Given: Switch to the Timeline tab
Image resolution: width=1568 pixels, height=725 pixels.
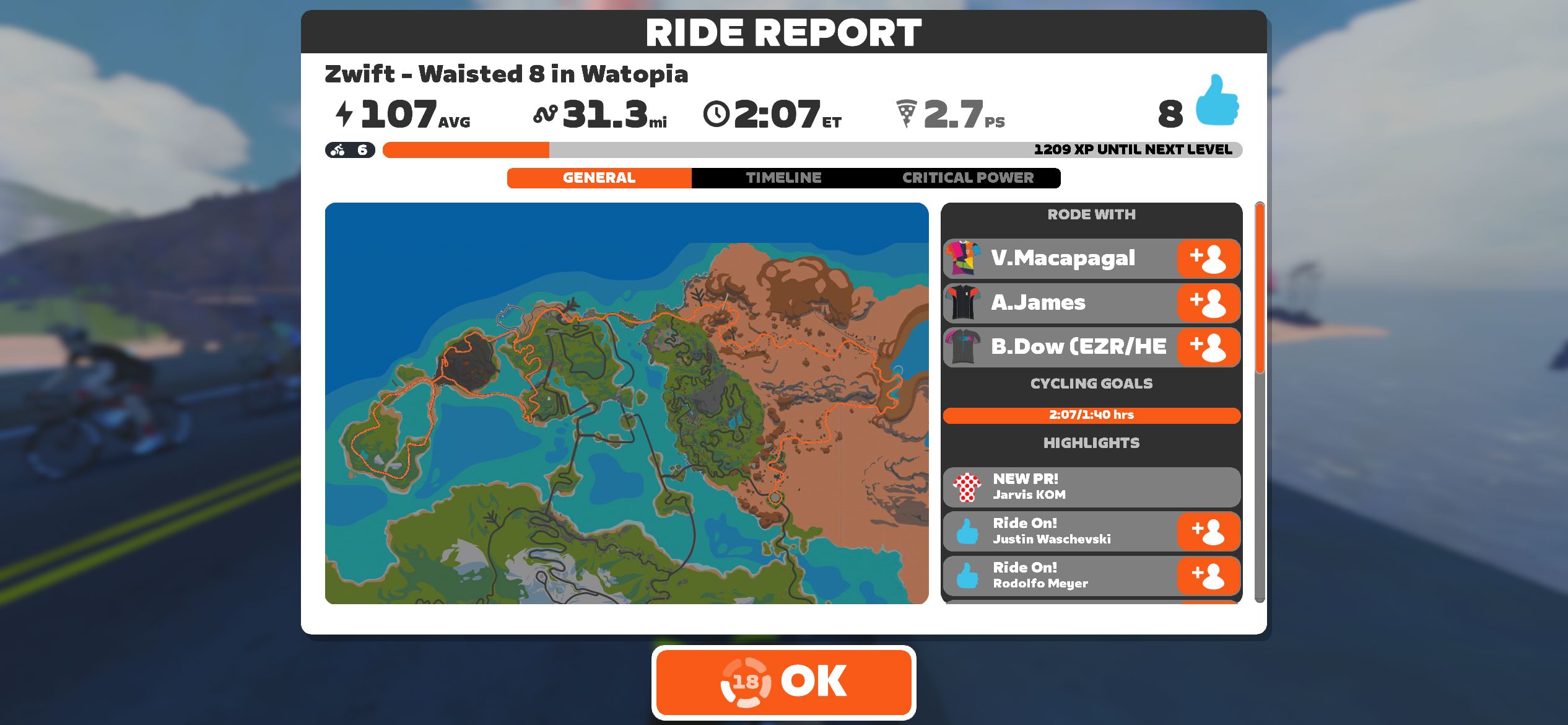Looking at the screenshot, I should click(783, 178).
